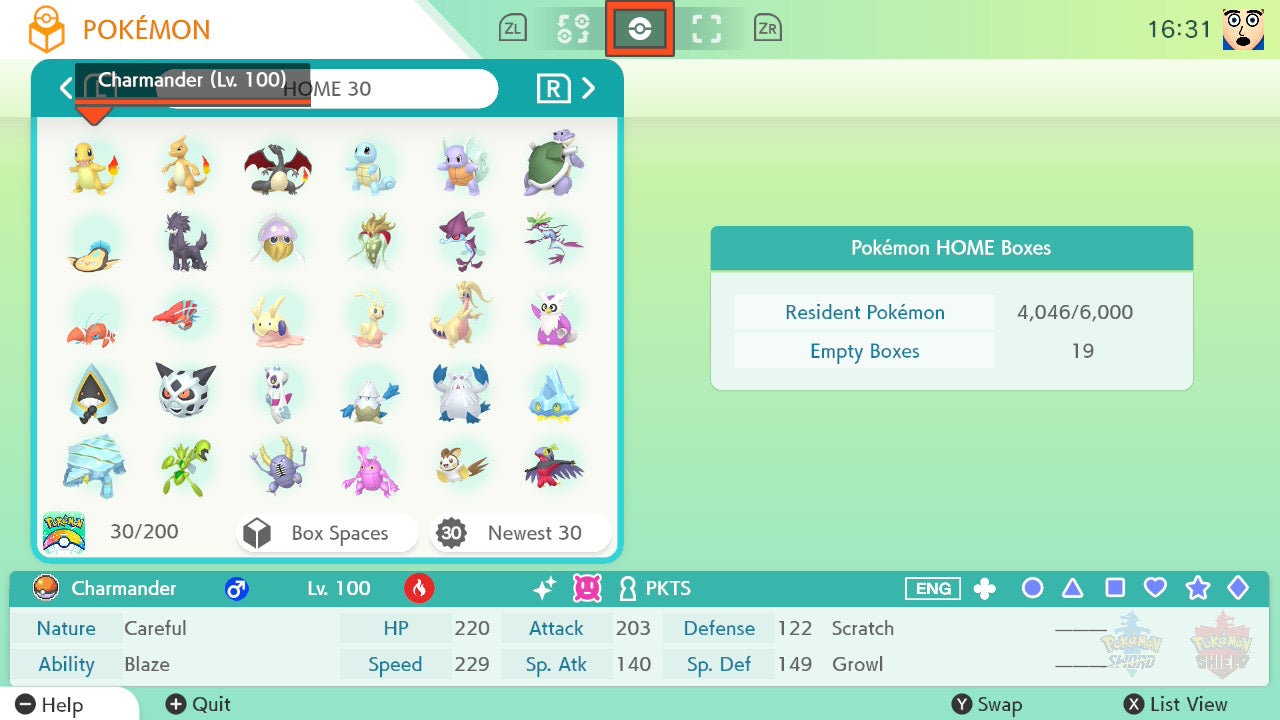1280x720 pixels.
Task: Select the Poké Ball box view icon
Action: click(x=640, y=27)
